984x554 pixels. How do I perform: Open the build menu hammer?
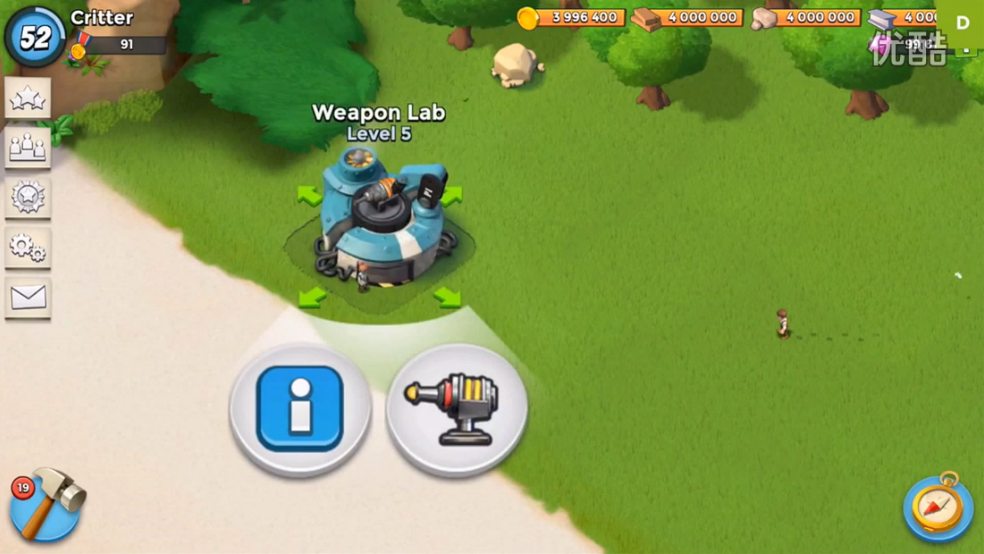coord(46,505)
